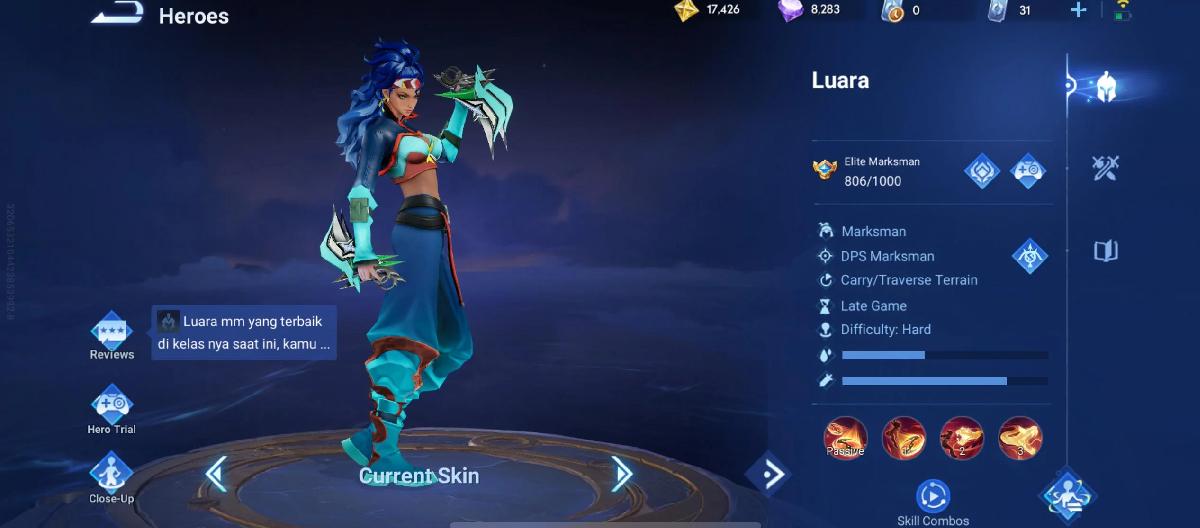Open the gamepad icon beside mastery score
The image size is (1200, 528).
1028,171
